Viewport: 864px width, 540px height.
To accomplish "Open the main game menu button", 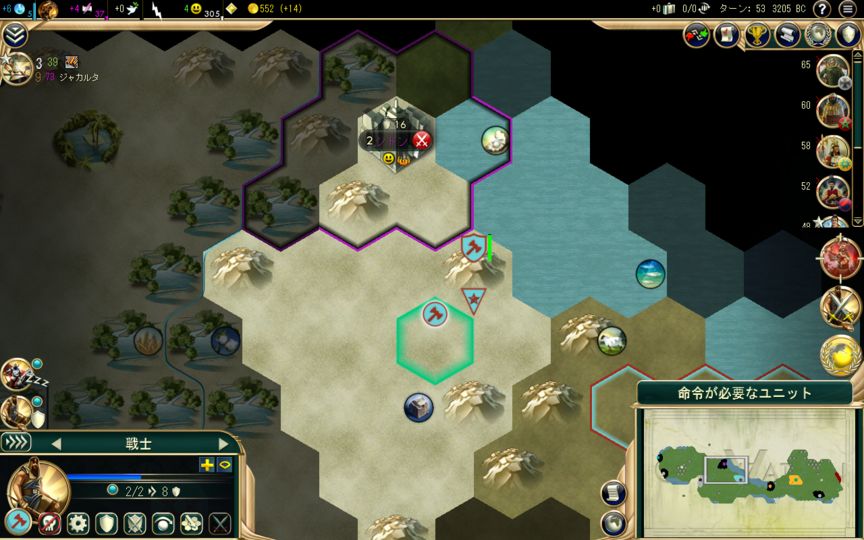I will coord(849,9).
